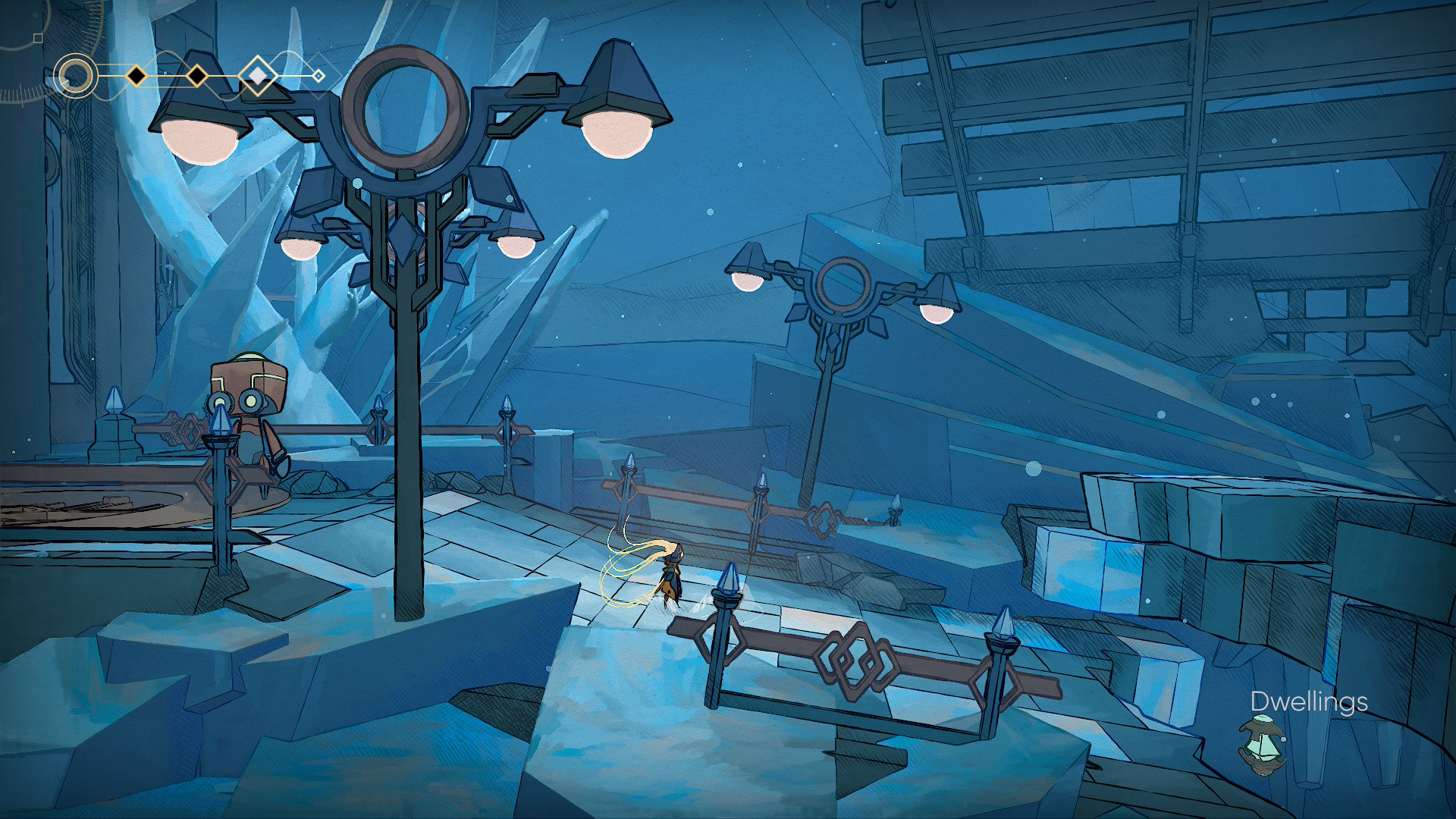
Task: Click the golden ring icon on the track
Action: (x=76, y=76)
